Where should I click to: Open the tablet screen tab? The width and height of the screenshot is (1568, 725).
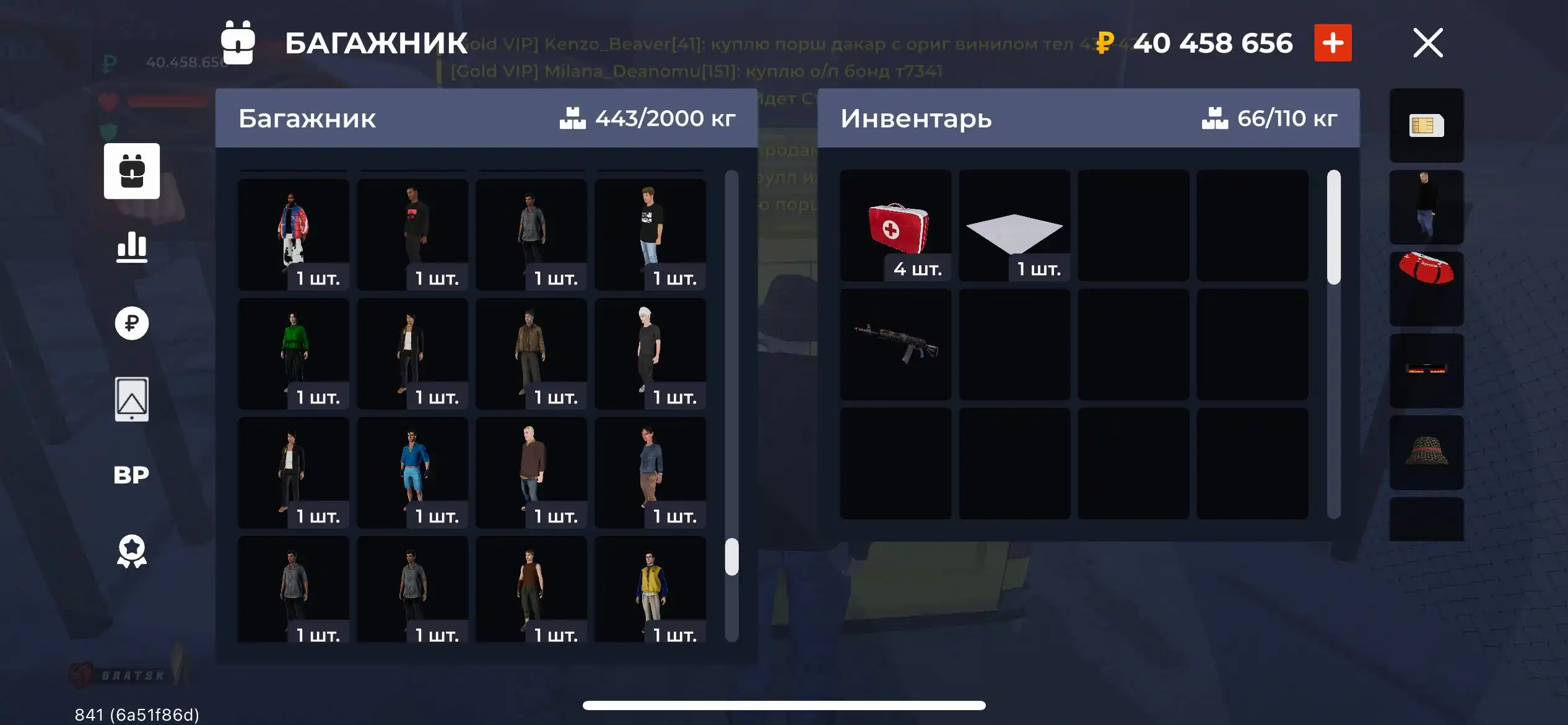(131, 399)
